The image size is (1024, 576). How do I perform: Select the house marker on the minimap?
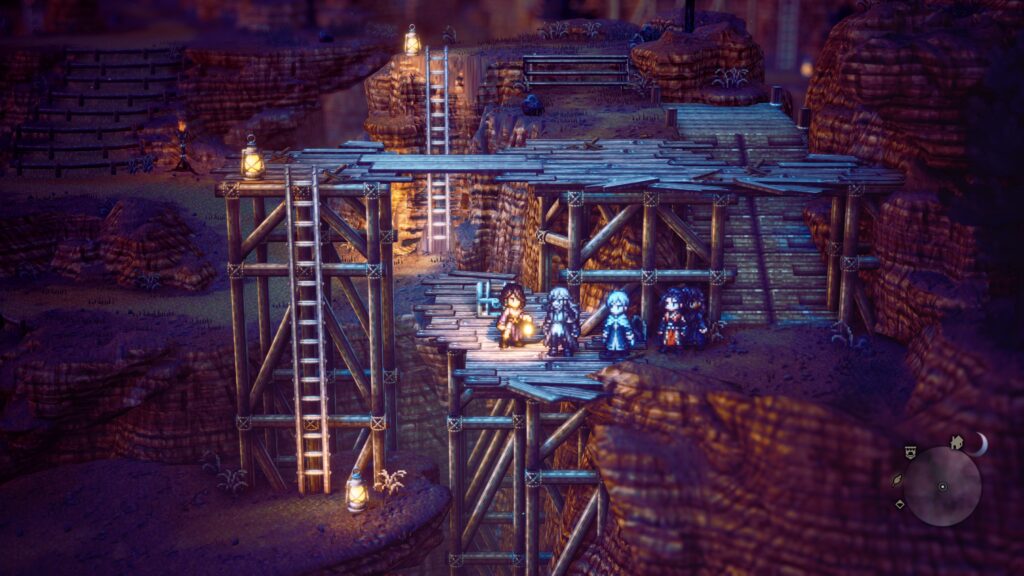pyautogui.click(x=957, y=441)
